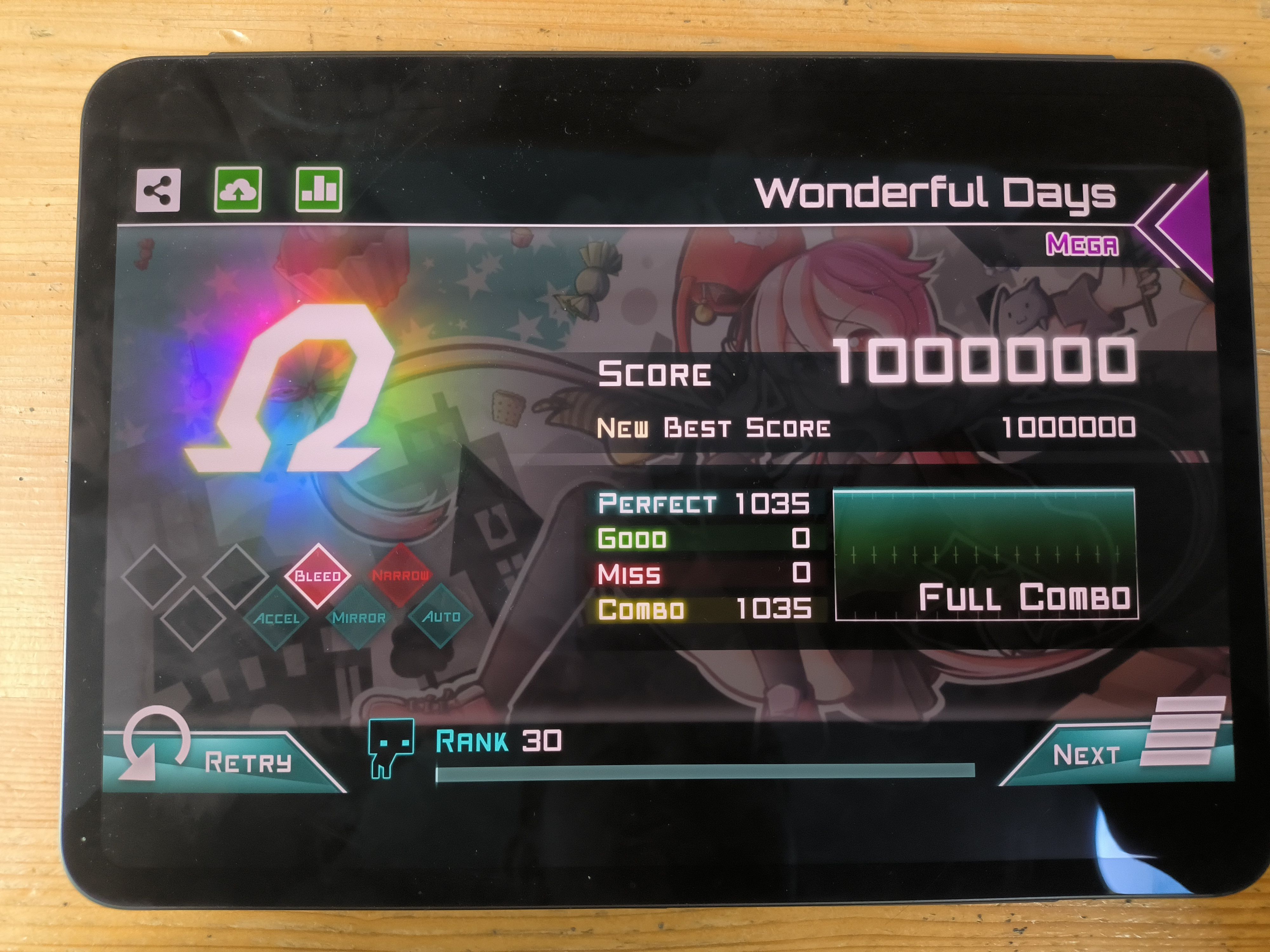This screenshot has width=1270, height=952.
Task: Tap the share icon
Action: pos(158,190)
